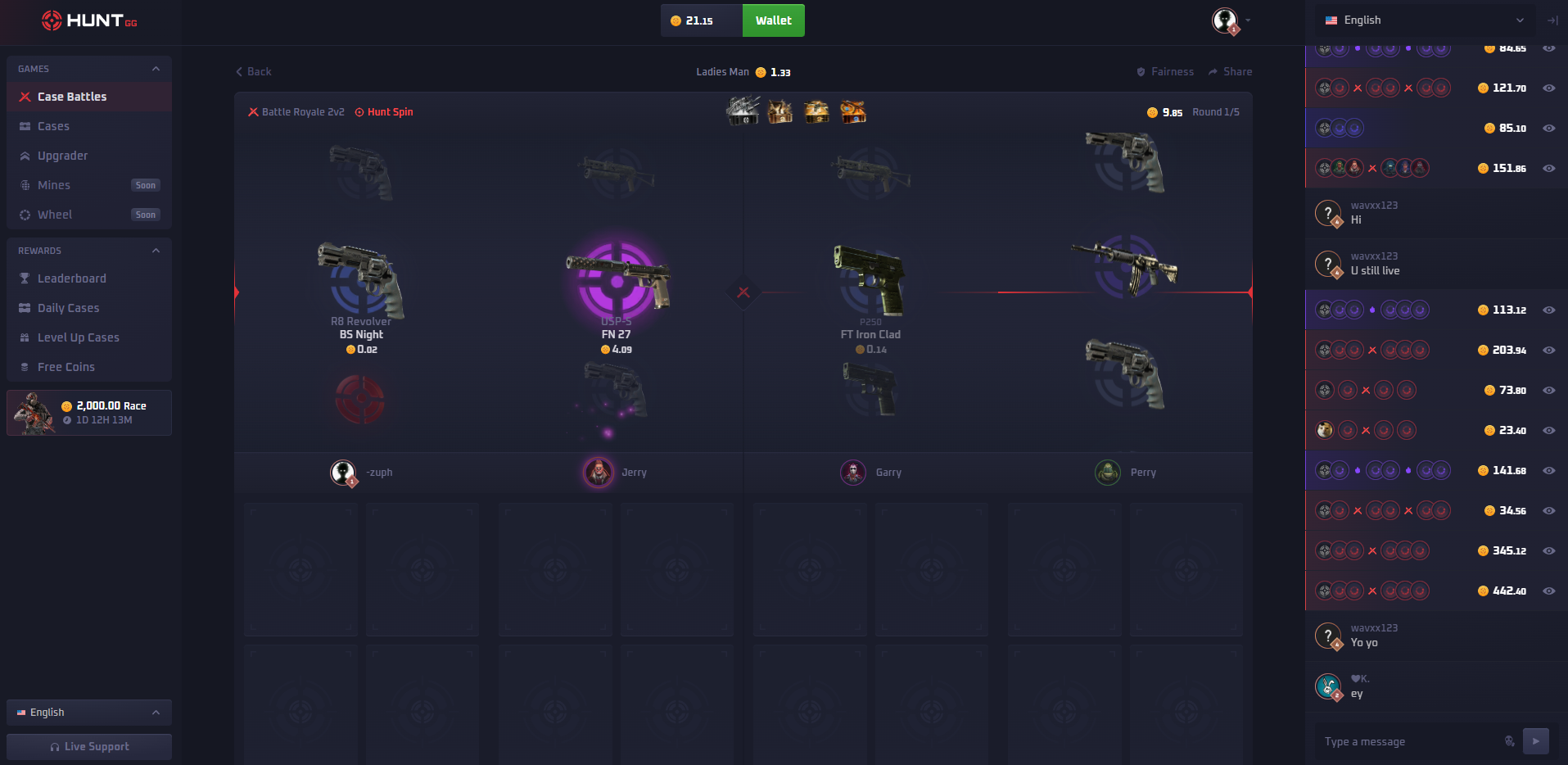1568x765 pixels.
Task: Toggle visibility of the 442.40 battle result
Action: 1548,591
